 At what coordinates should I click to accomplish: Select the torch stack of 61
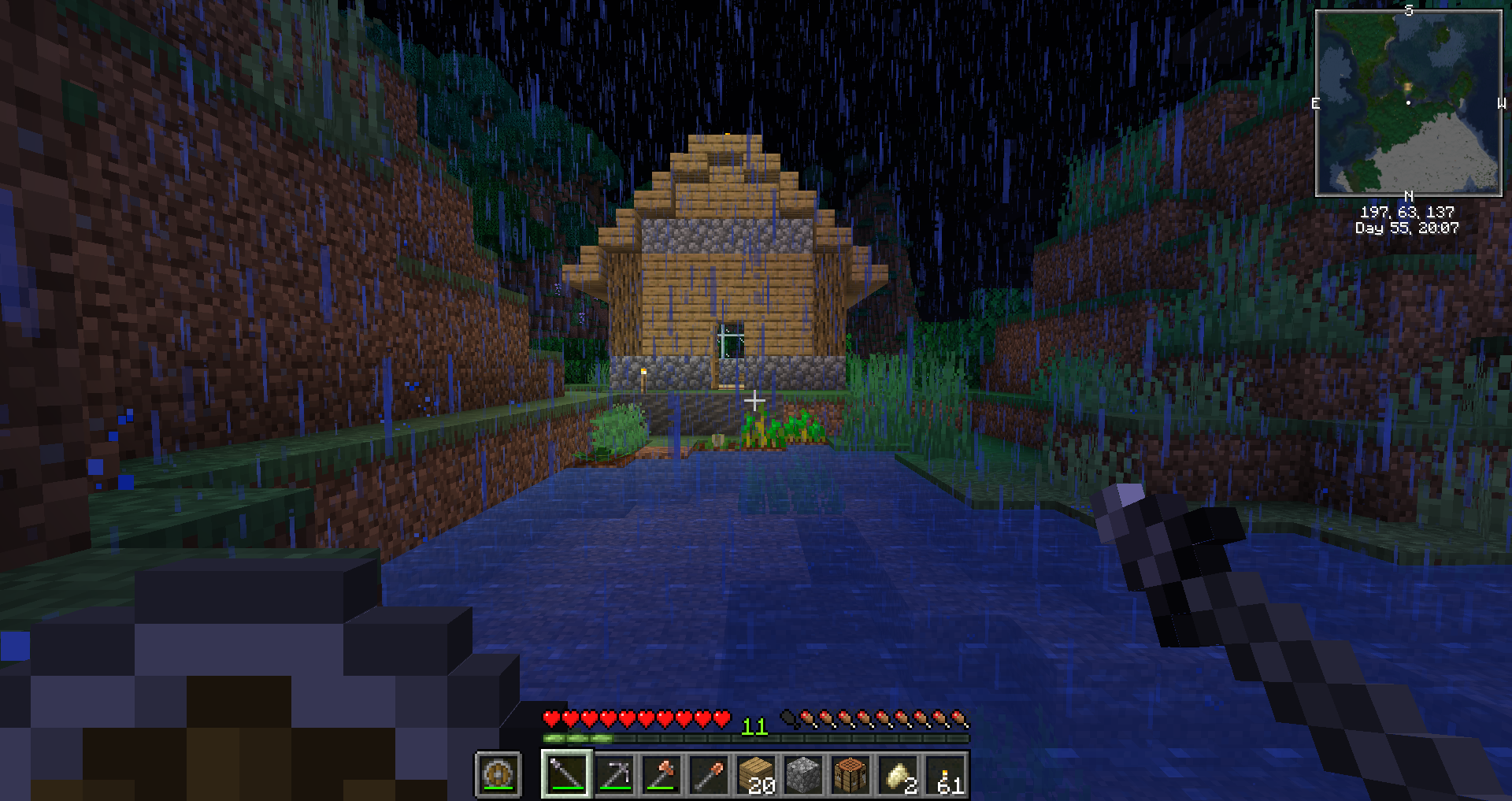pyautogui.click(x=945, y=774)
